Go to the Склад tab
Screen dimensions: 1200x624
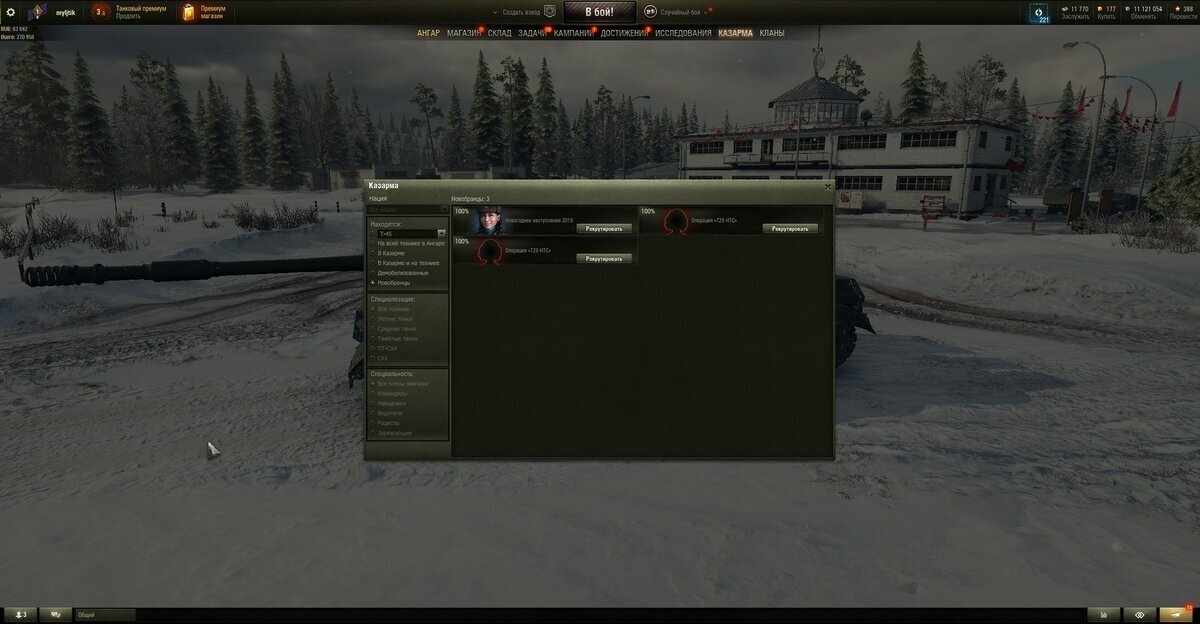tap(499, 33)
